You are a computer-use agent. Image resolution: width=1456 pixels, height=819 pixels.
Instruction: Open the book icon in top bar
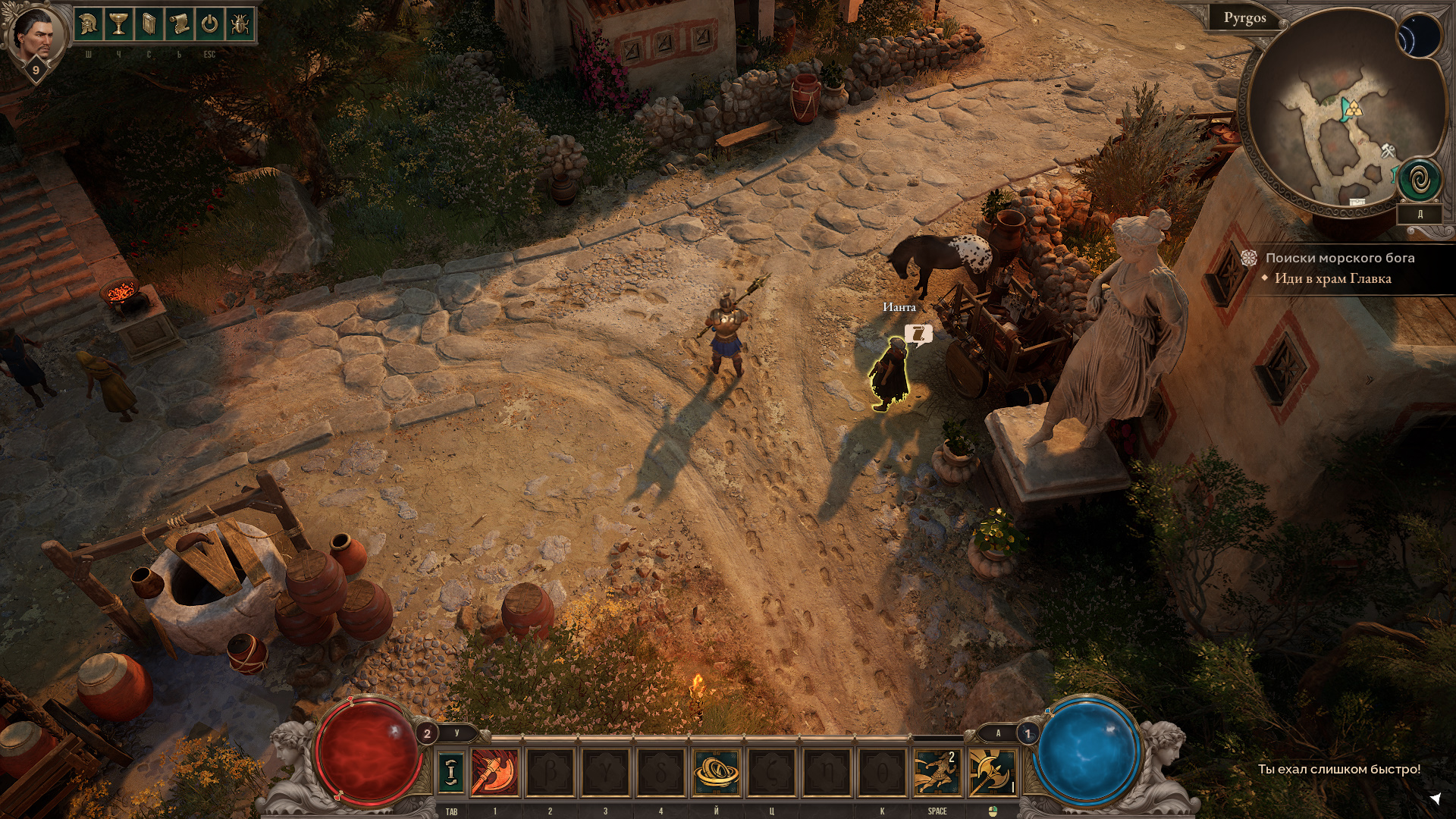(149, 25)
